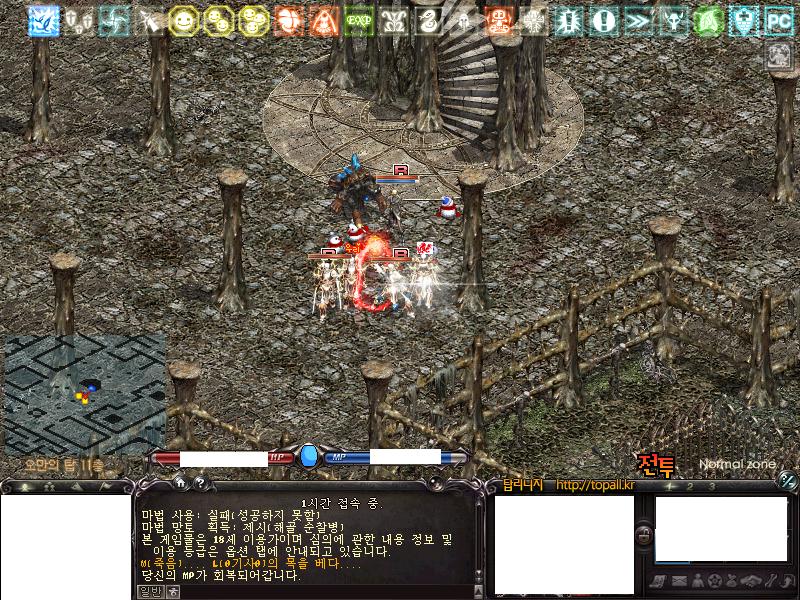Open the question mark help button
The image size is (800, 600).
pos(199,483)
